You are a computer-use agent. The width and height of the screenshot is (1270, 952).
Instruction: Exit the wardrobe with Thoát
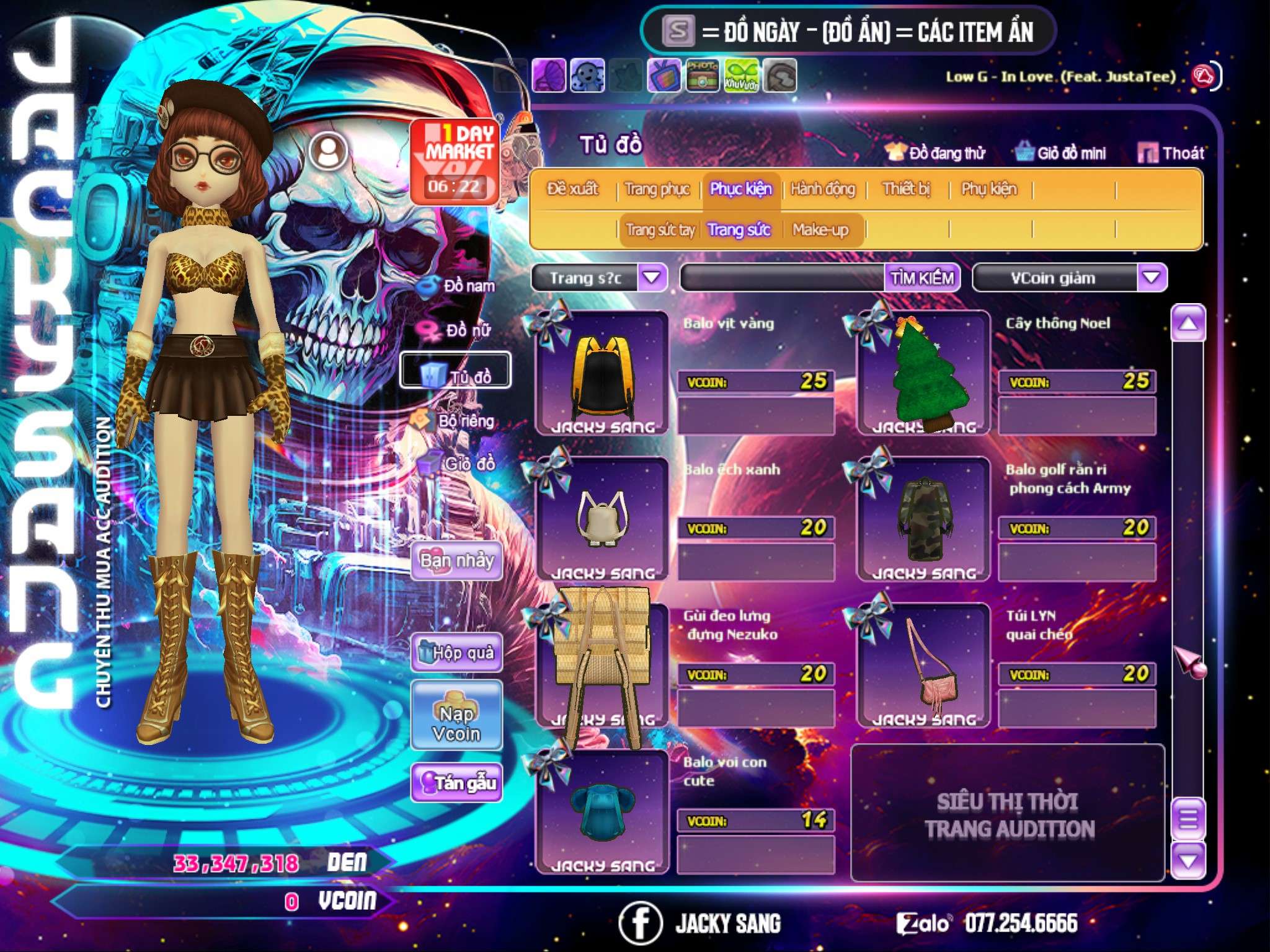[1172, 152]
